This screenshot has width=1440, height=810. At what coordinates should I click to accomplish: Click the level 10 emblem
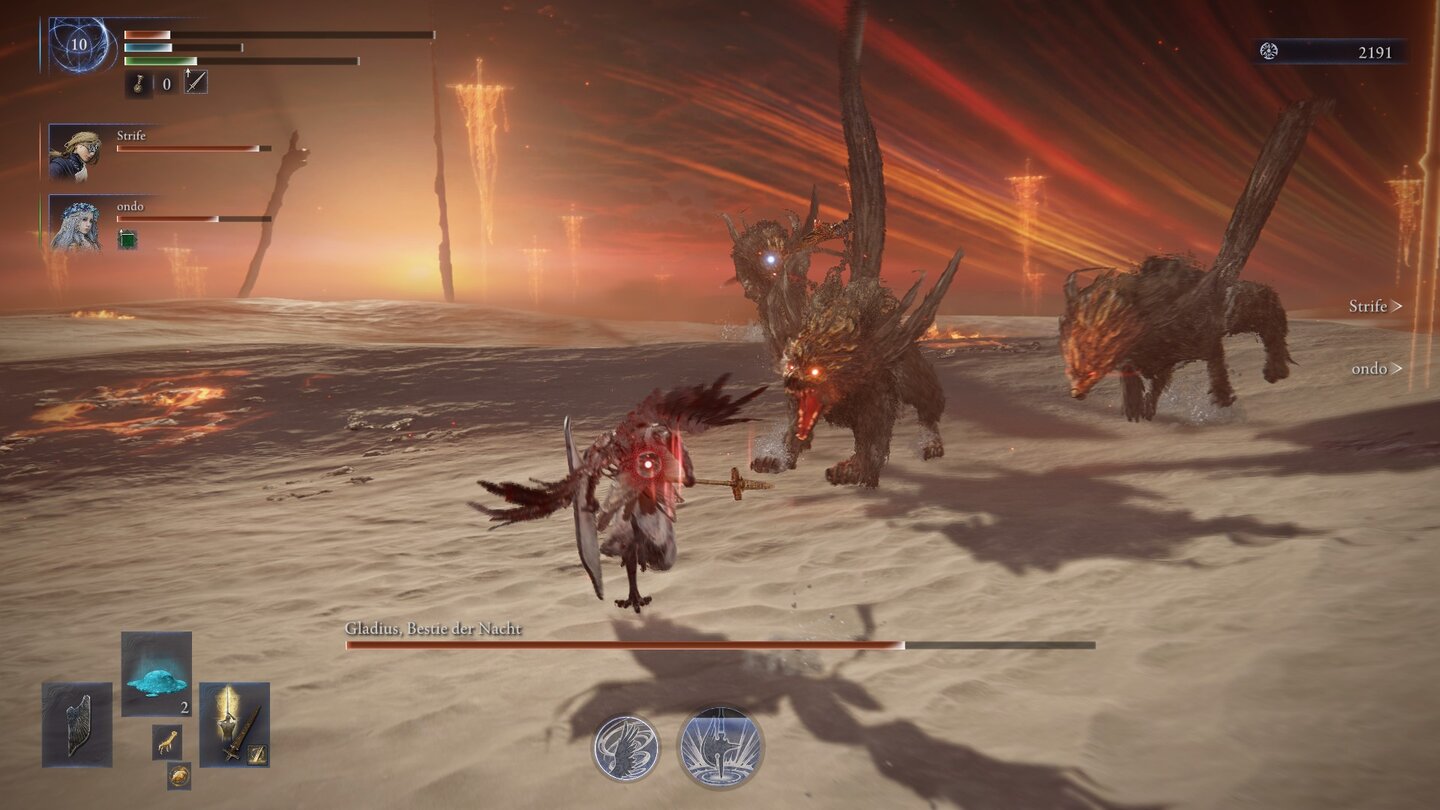pos(79,45)
